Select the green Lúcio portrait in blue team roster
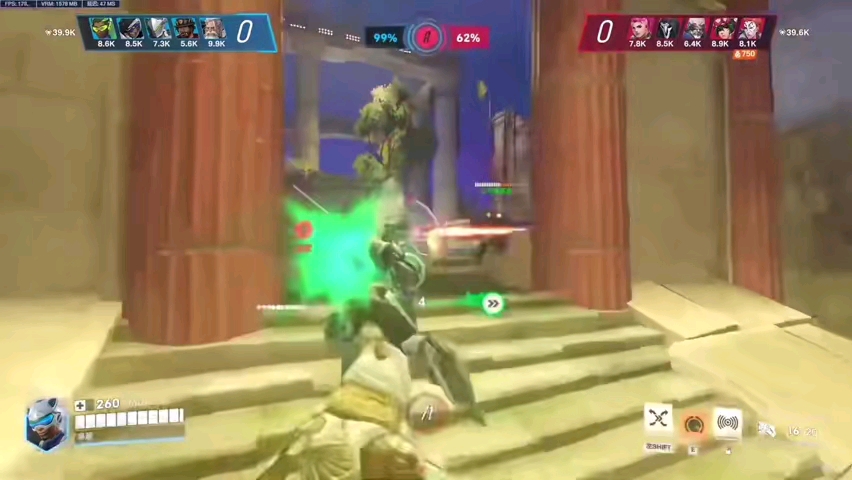Screen dimensions: 852x480 click(104, 28)
